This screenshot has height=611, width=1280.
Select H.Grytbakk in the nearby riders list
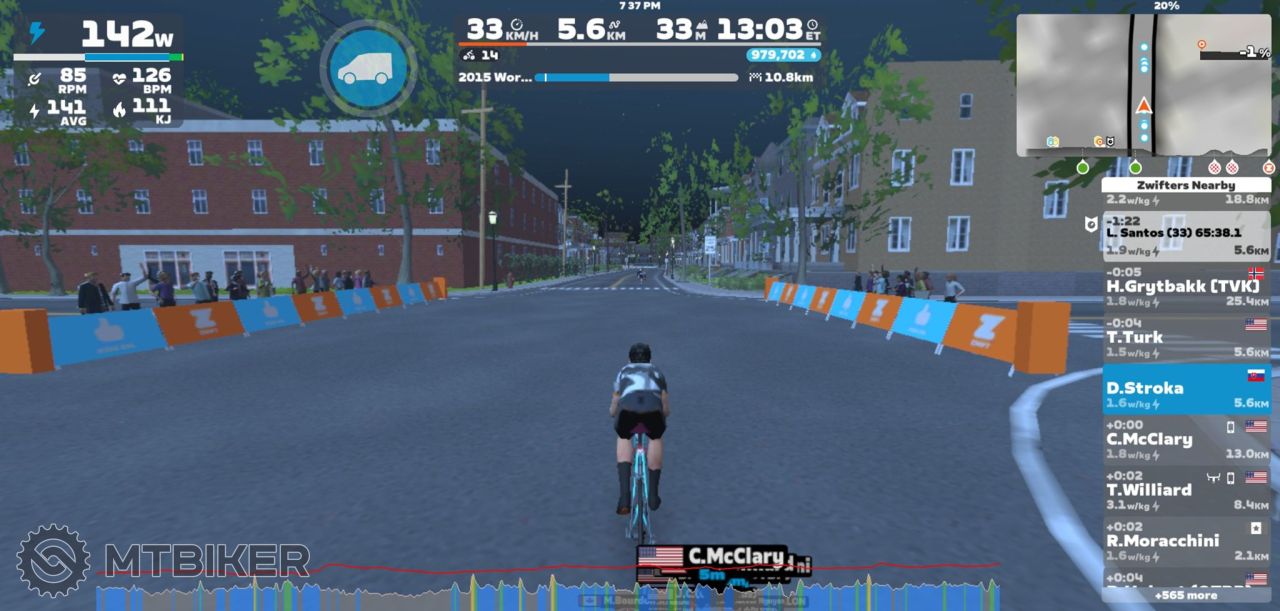tap(1186, 287)
